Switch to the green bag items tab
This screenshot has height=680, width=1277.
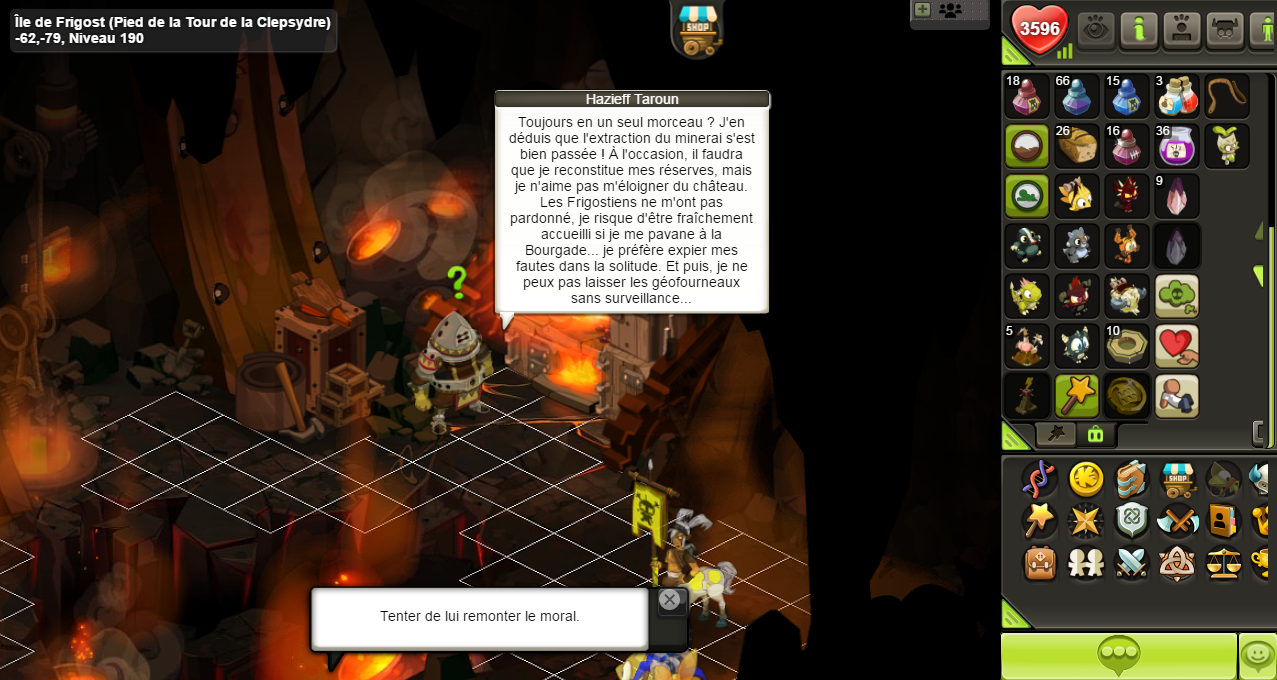point(1095,435)
